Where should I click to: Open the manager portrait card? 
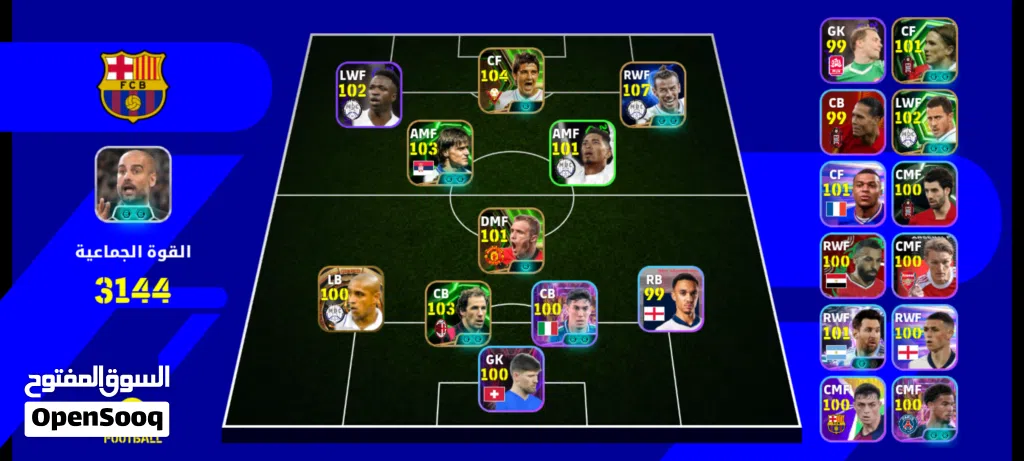[x=133, y=185]
